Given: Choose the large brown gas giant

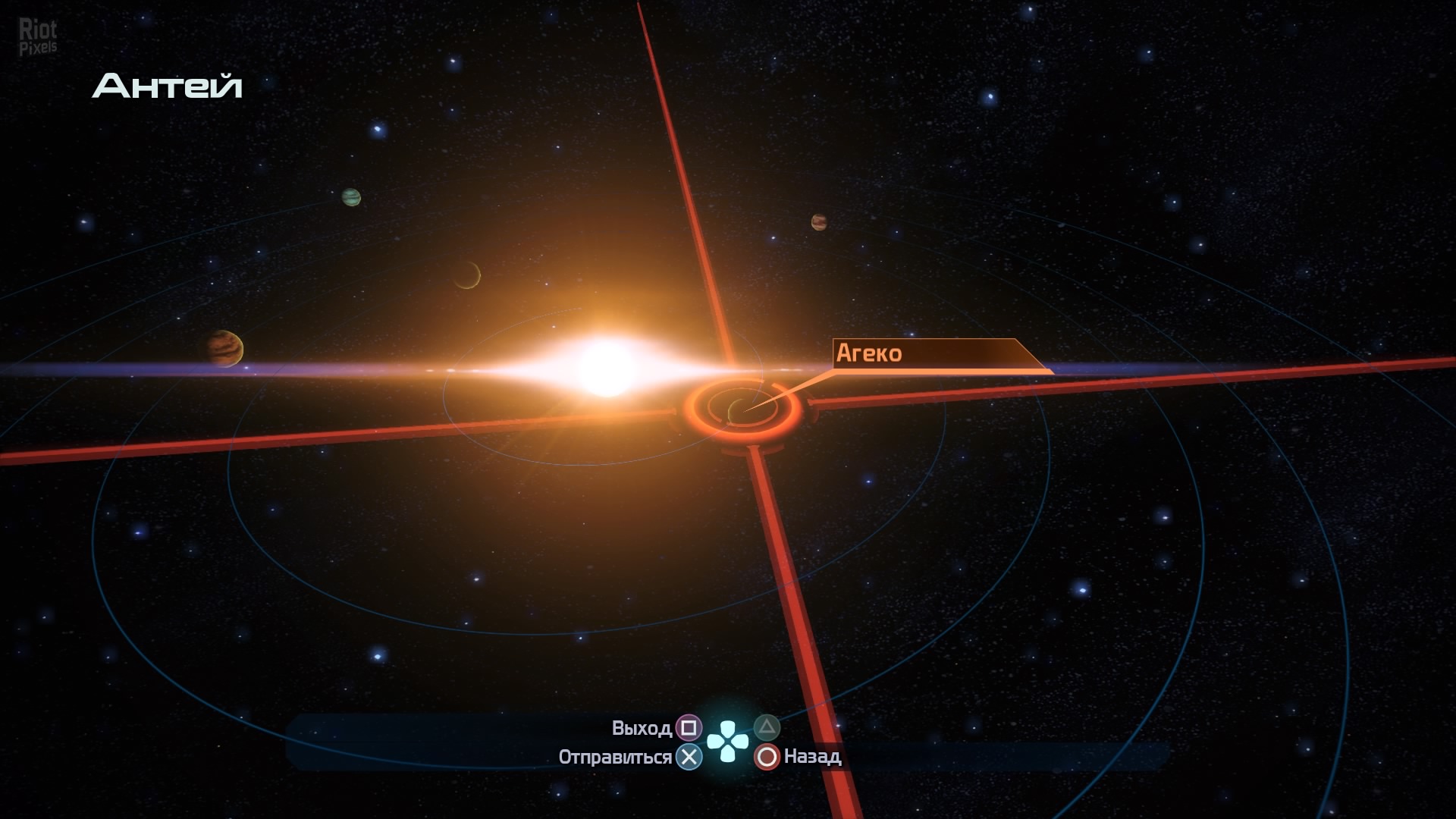Looking at the screenshot, I should pos(225,349).
